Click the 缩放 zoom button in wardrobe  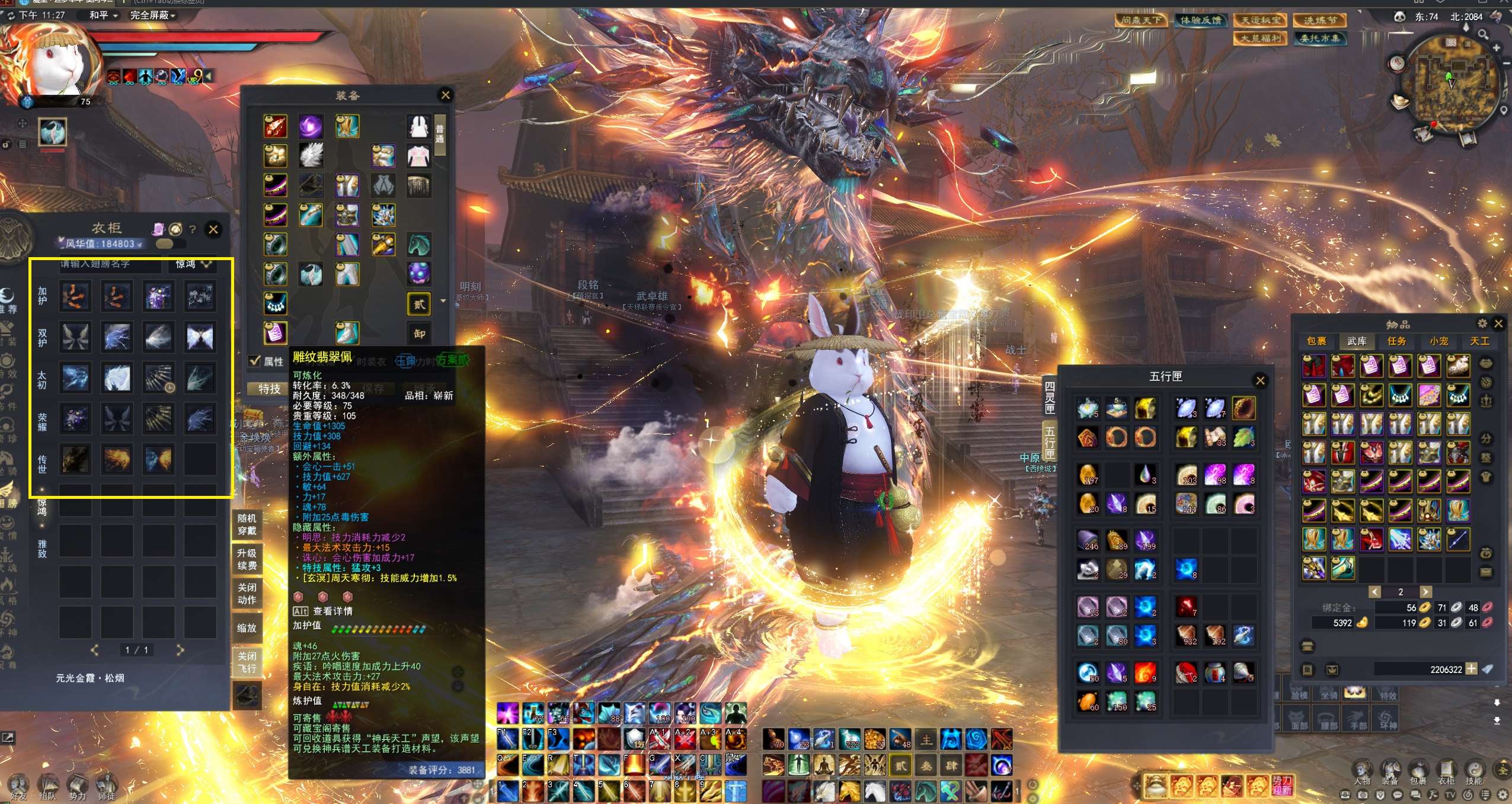247,627
